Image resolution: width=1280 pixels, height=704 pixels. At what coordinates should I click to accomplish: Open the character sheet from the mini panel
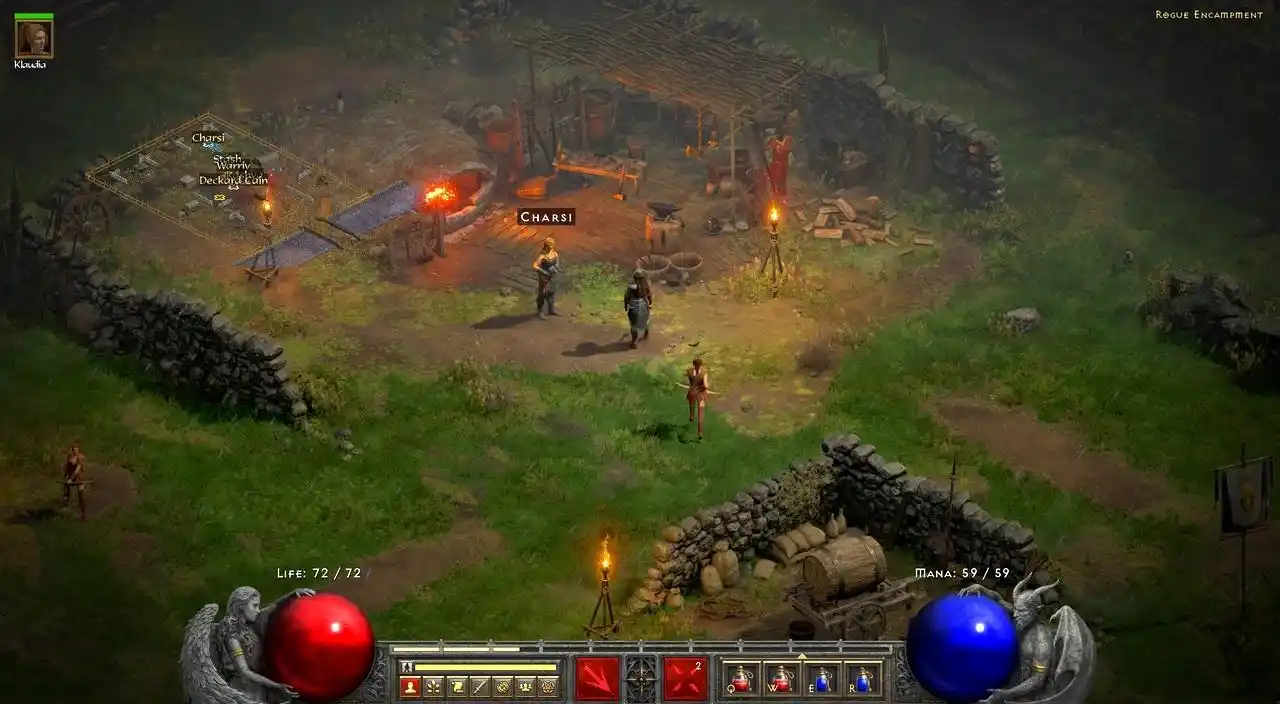click(x=409, y=686)
